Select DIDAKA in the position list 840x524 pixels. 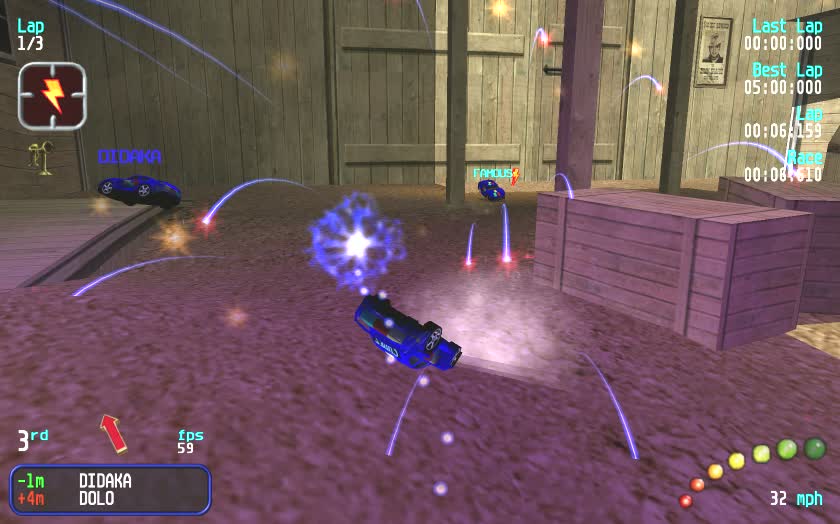105,481
